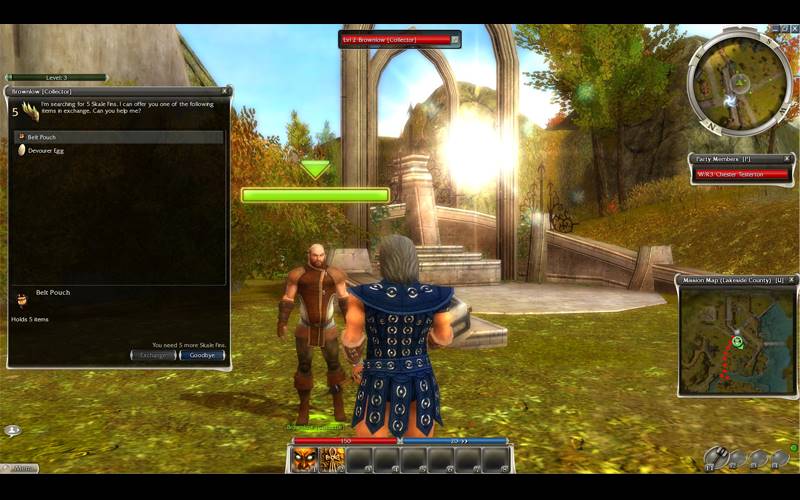Say Goodbye to the collector

201,355
